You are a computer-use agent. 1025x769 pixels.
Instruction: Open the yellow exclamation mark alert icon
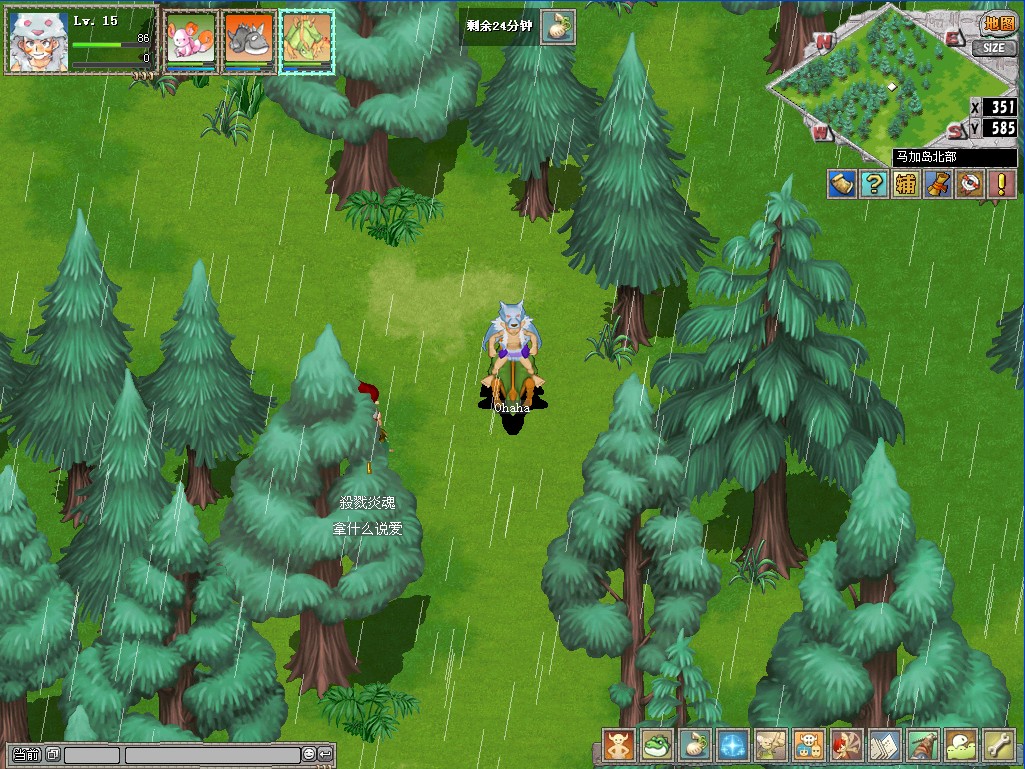coord(1001,184)
